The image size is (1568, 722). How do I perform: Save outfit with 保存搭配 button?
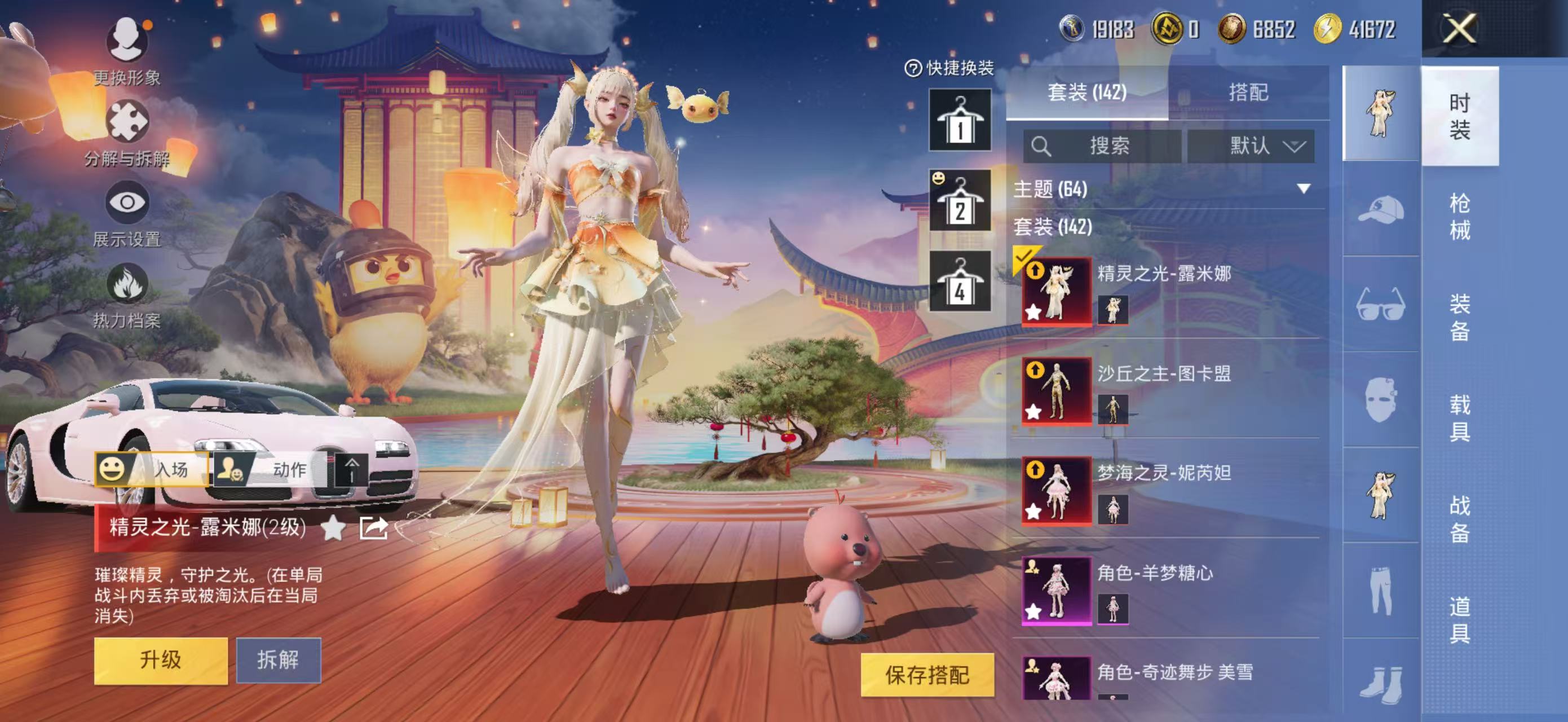[x=927, y=675]
